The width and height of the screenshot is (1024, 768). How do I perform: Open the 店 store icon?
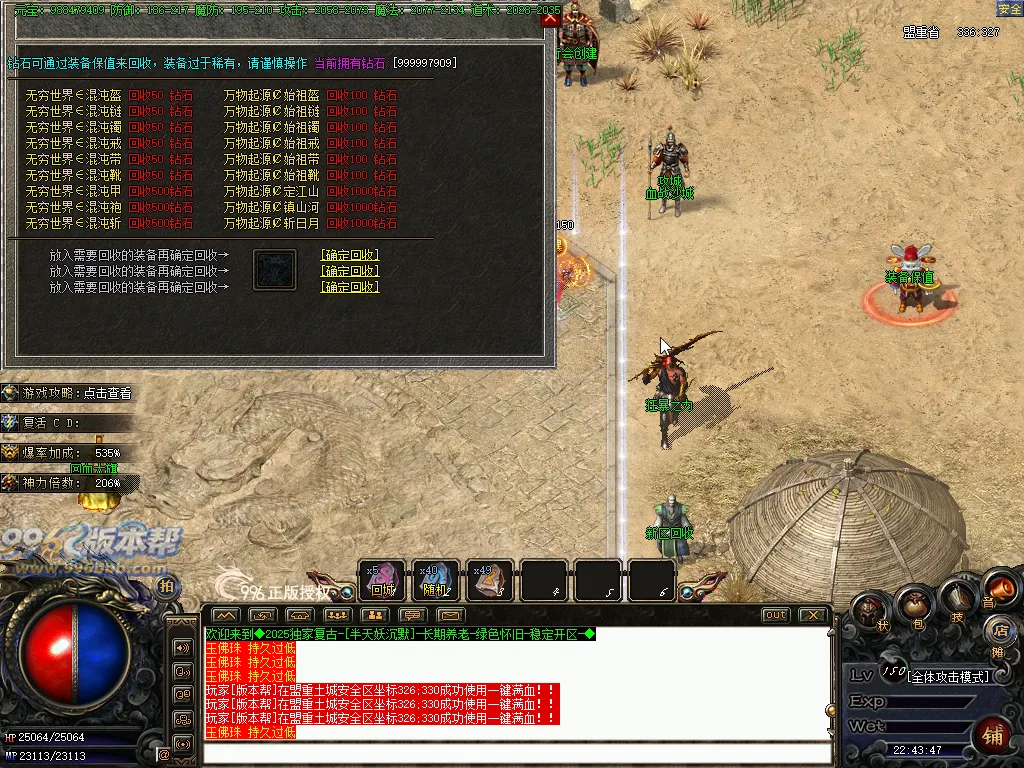(998, 631)
